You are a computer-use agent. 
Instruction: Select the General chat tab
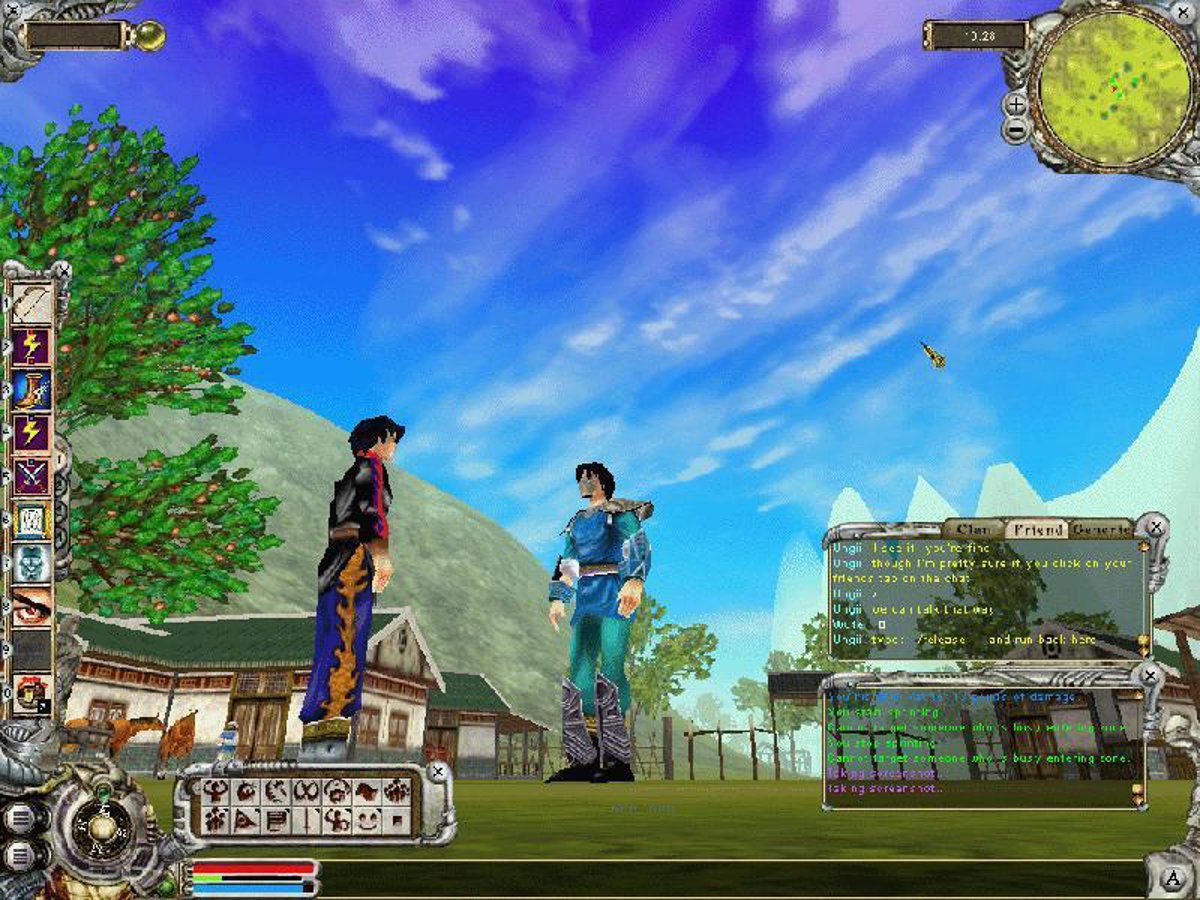[x=1098, y=529]
